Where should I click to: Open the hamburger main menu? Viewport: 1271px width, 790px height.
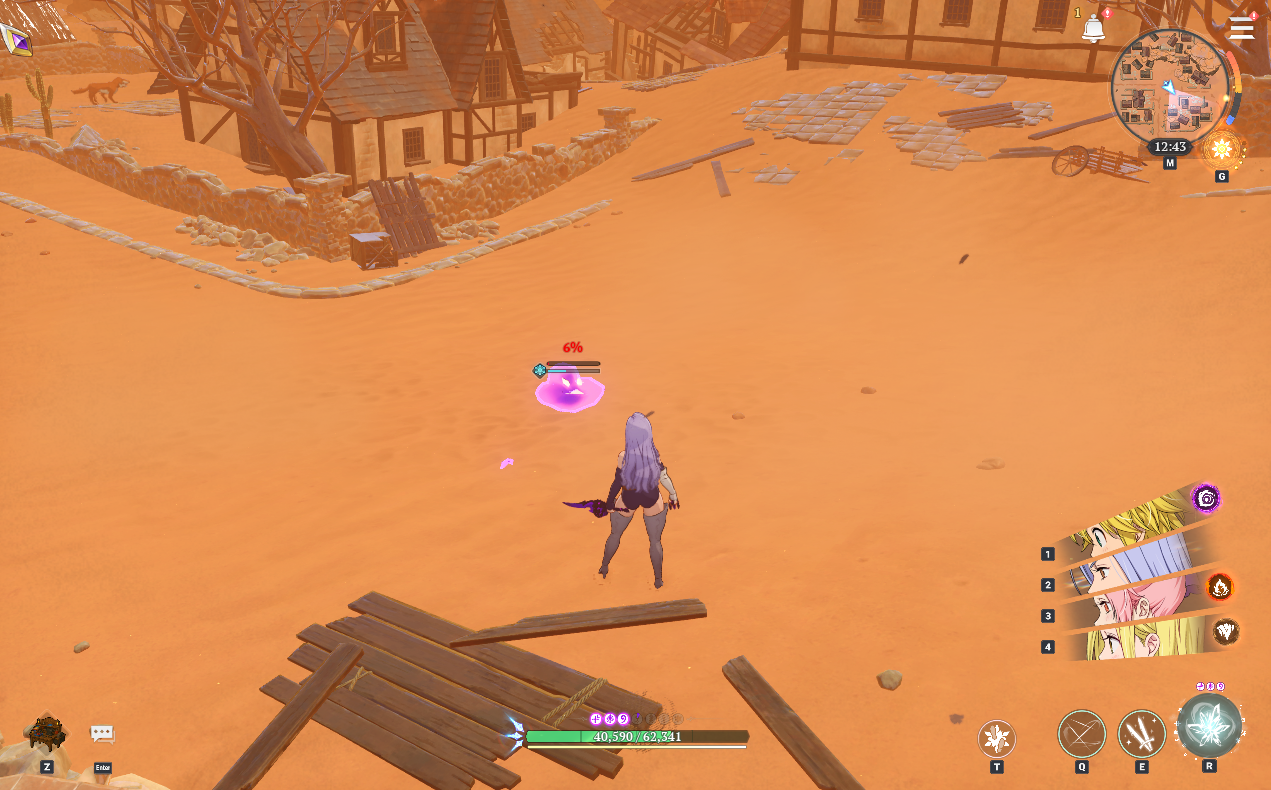(1241, 28)
